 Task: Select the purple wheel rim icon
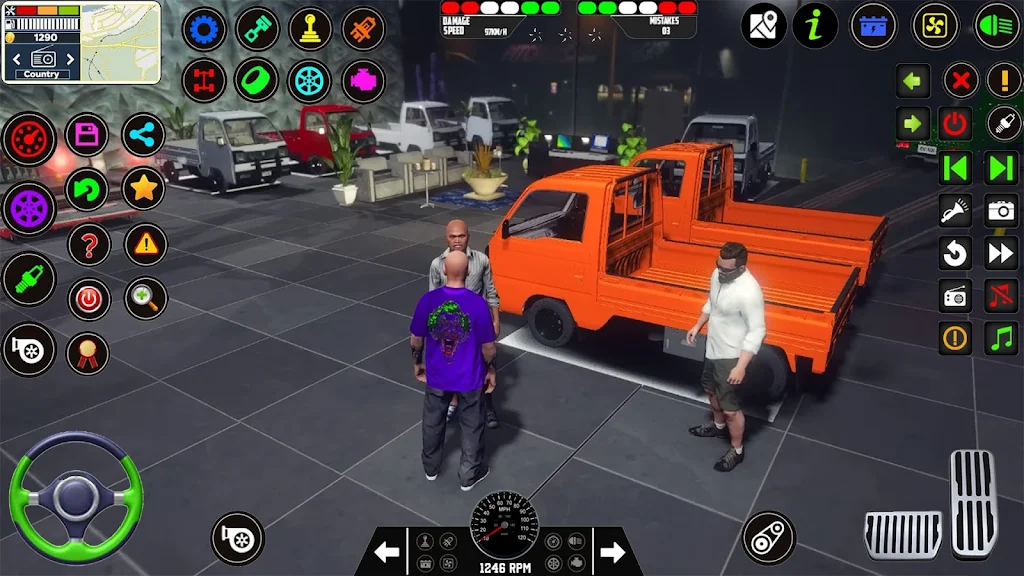(x=29, y=207)
